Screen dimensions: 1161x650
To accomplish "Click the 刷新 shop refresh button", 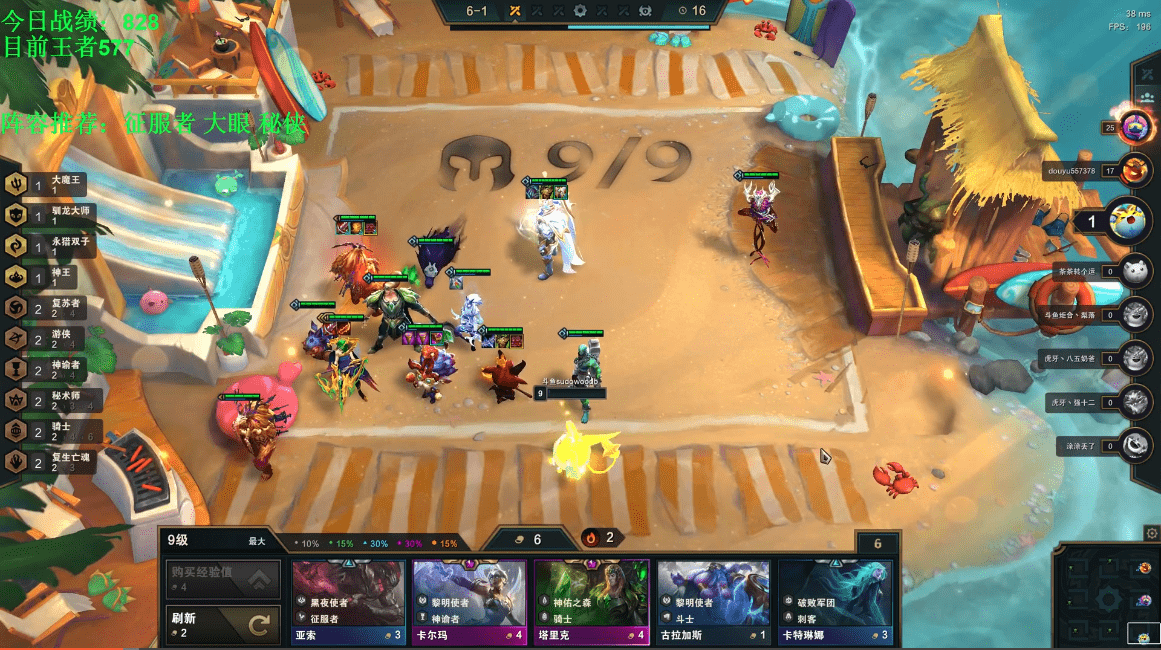I will pyautogui.click(x=220, y=625).
